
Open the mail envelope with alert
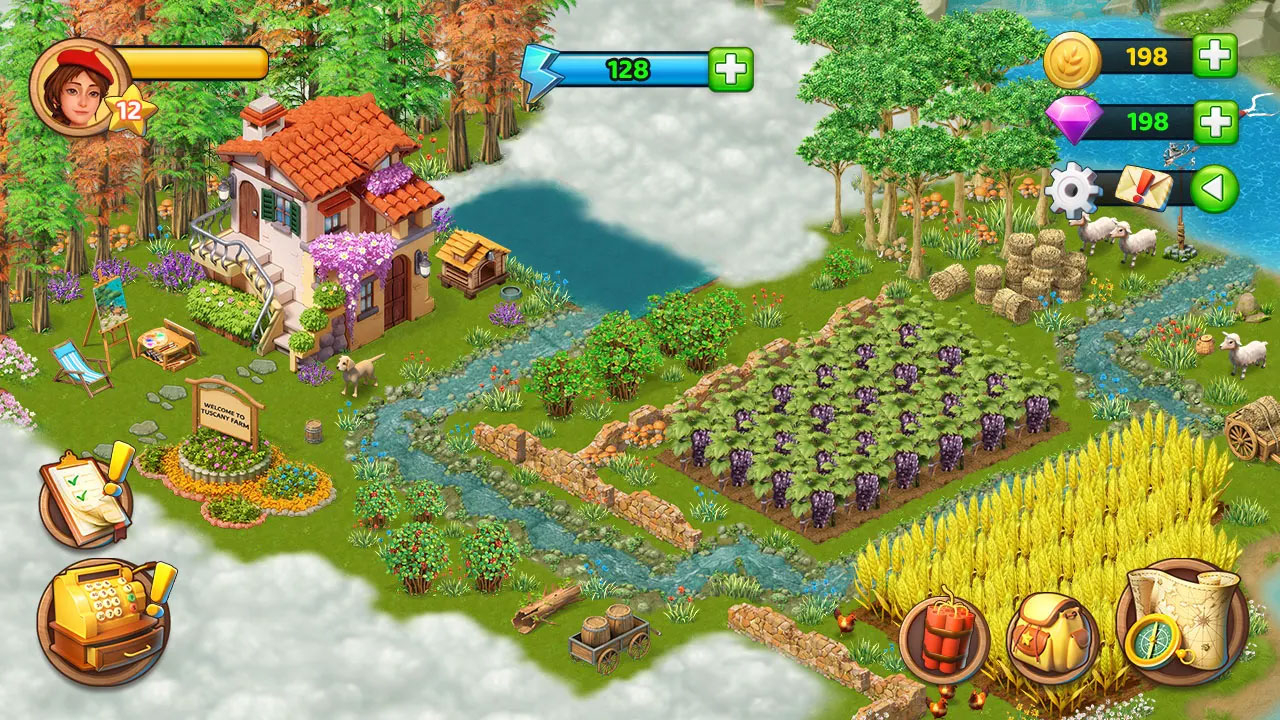(x=1143, y=187)
